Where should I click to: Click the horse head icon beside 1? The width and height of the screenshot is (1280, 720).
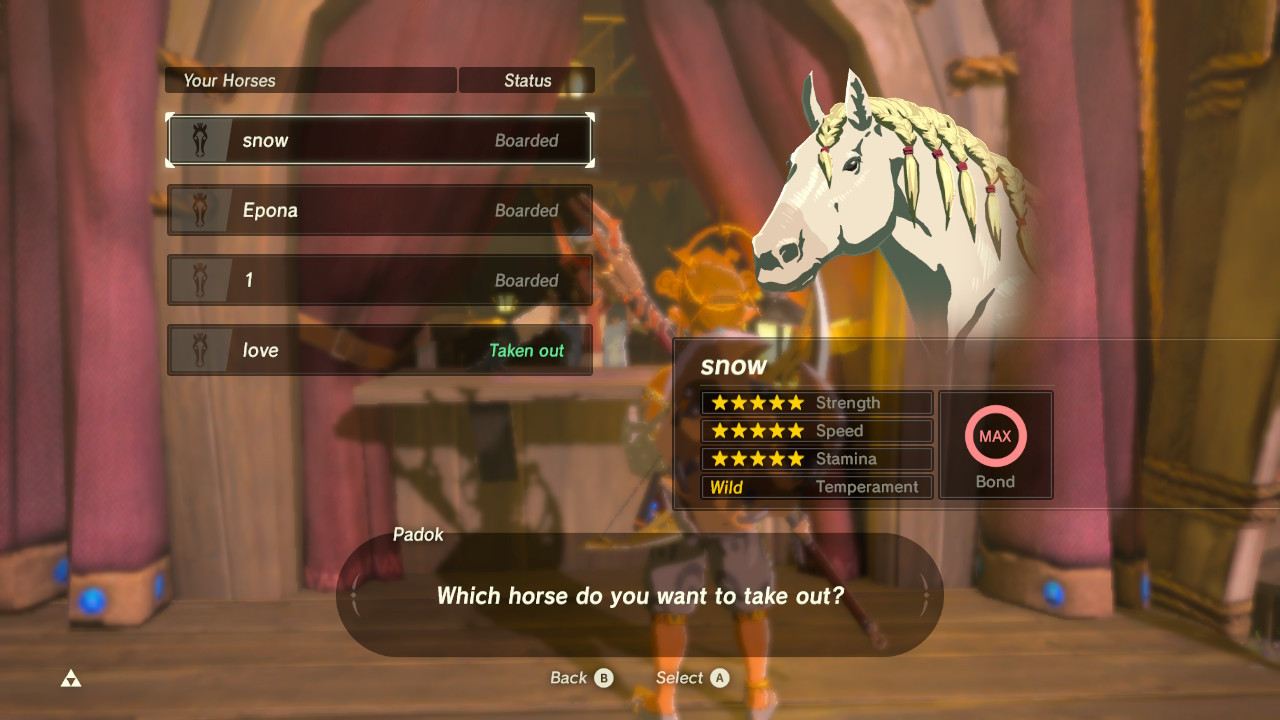pyautogui.click(x=201, y=280)
